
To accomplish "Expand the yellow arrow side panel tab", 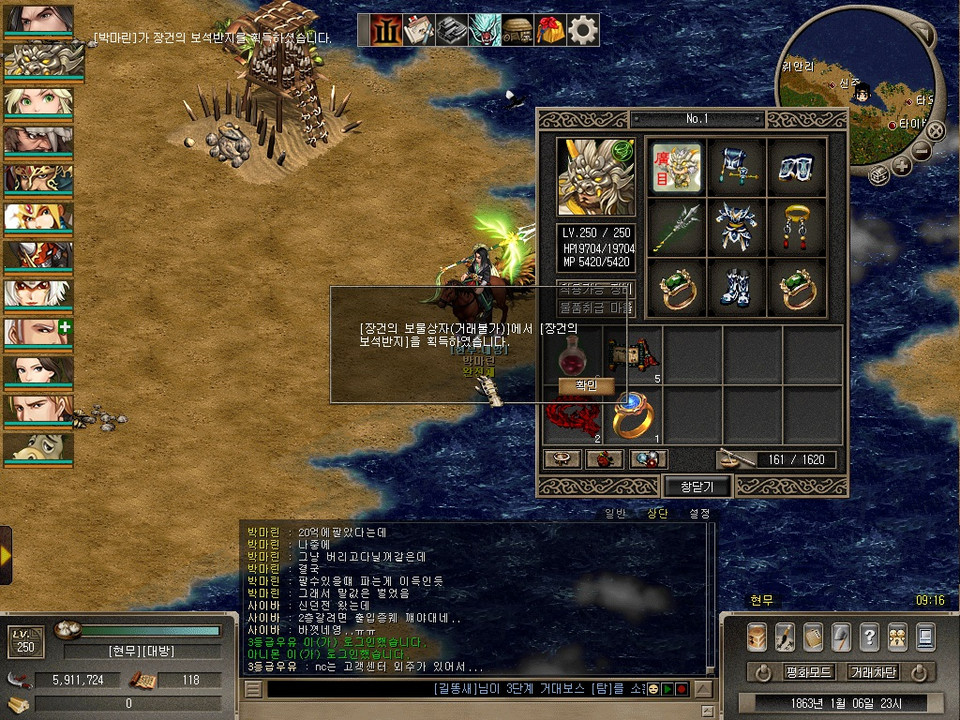I will (6, 554).
